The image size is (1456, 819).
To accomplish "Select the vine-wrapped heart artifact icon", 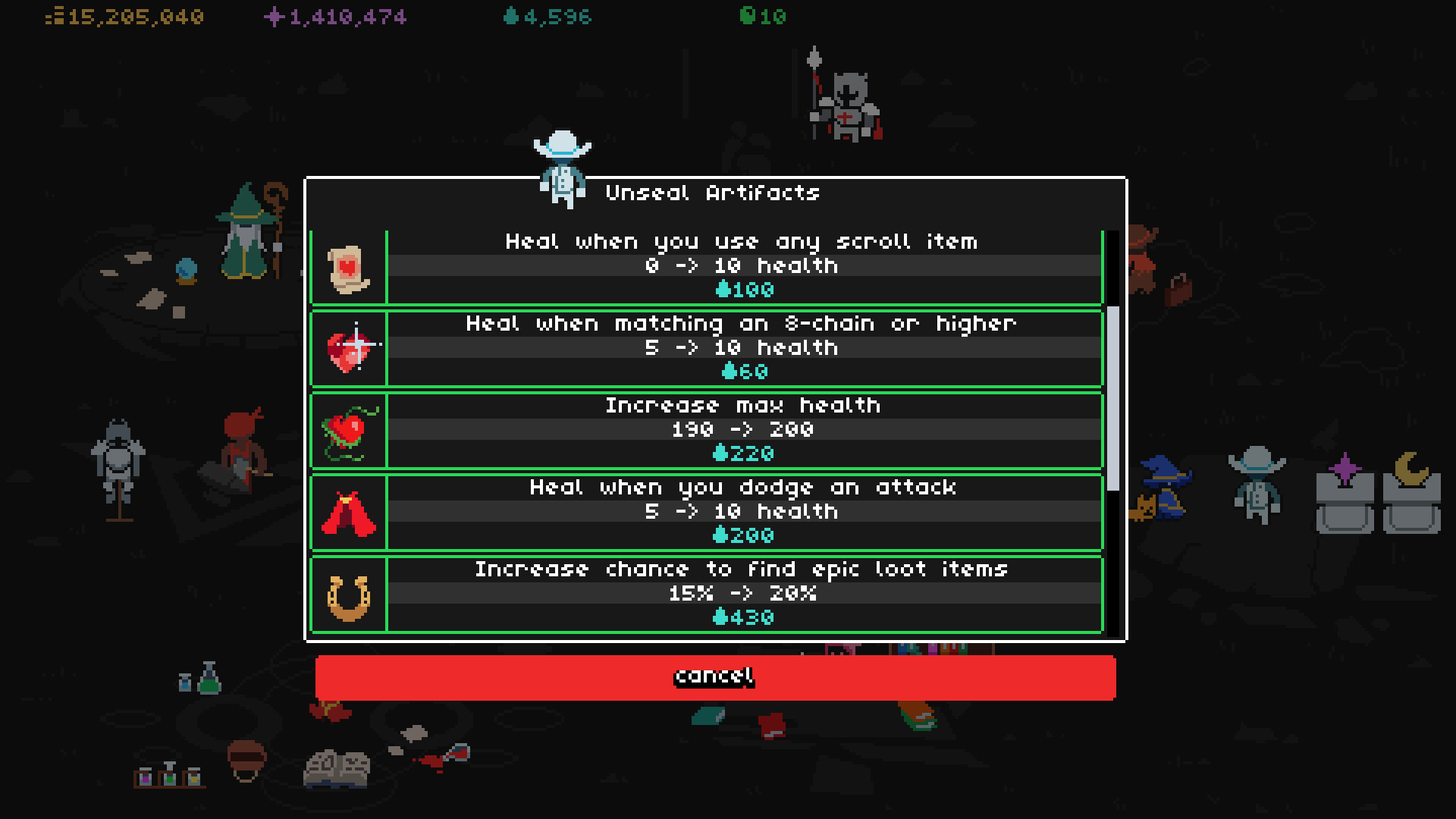I will (x=349, y=431).
